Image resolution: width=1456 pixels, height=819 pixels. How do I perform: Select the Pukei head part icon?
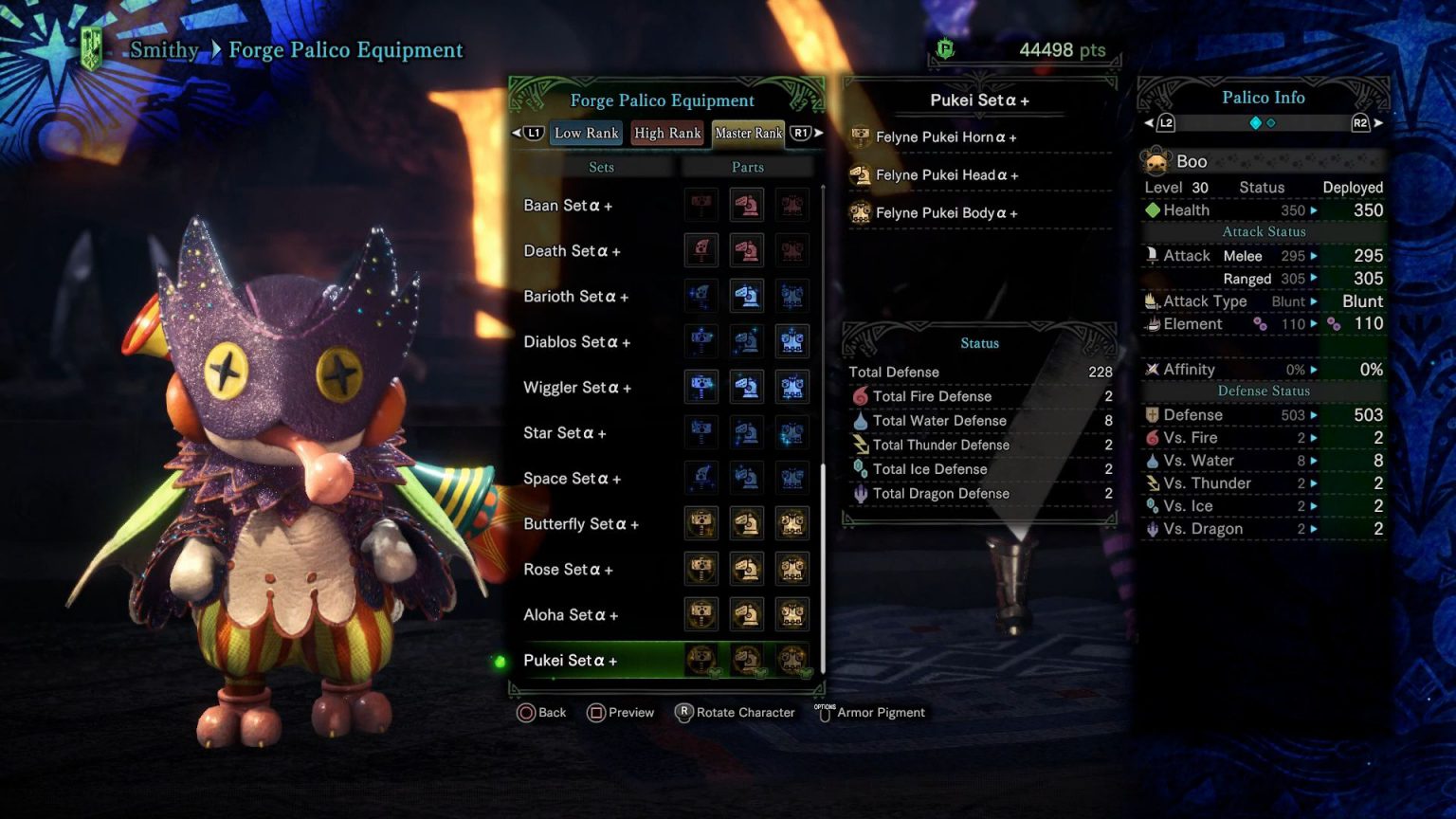(747, 661)
